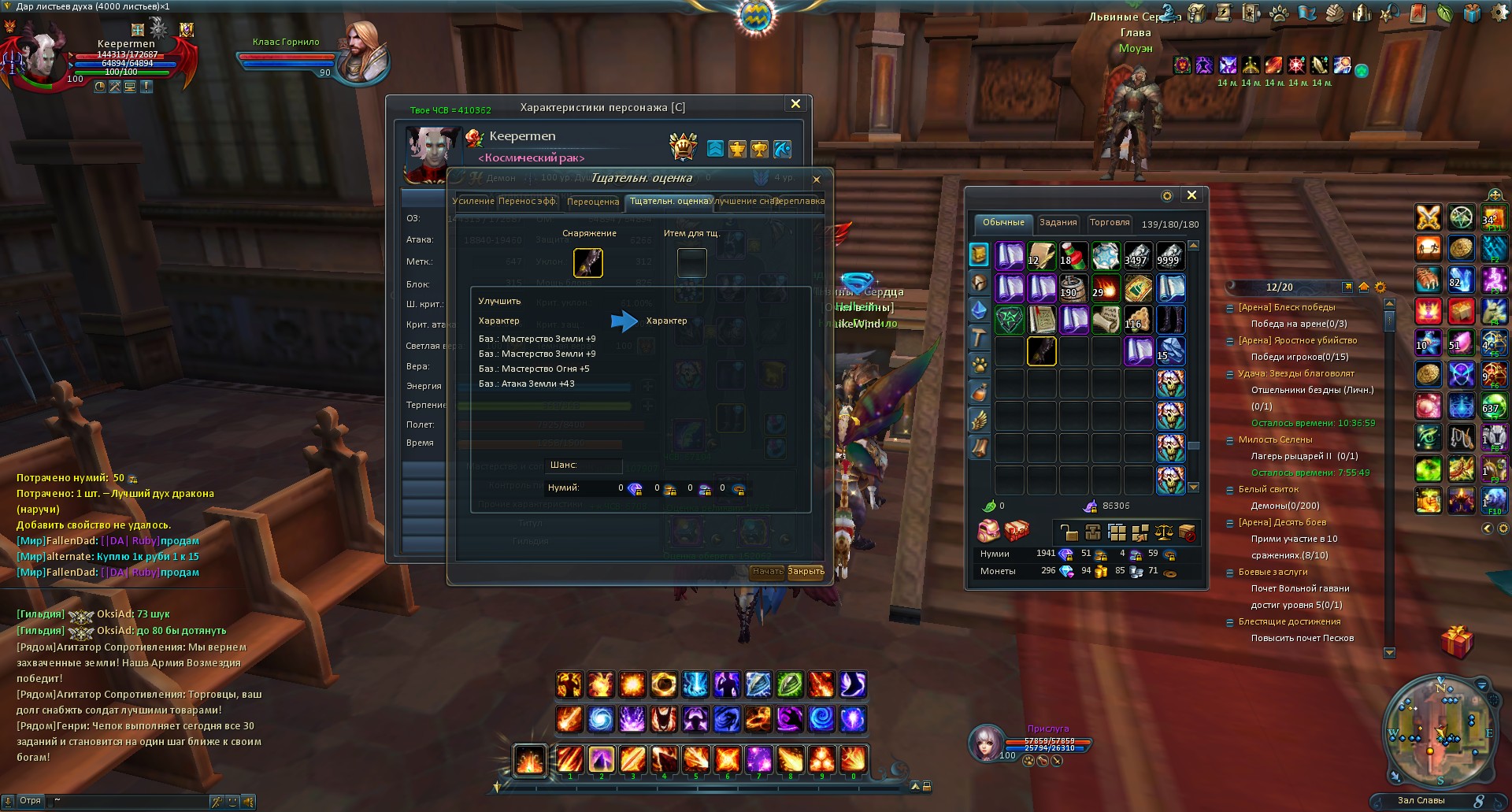The height and width of the screenshot is (812, 1512).
Task: Open the inventory settings gear
Action: (1167, 196)
